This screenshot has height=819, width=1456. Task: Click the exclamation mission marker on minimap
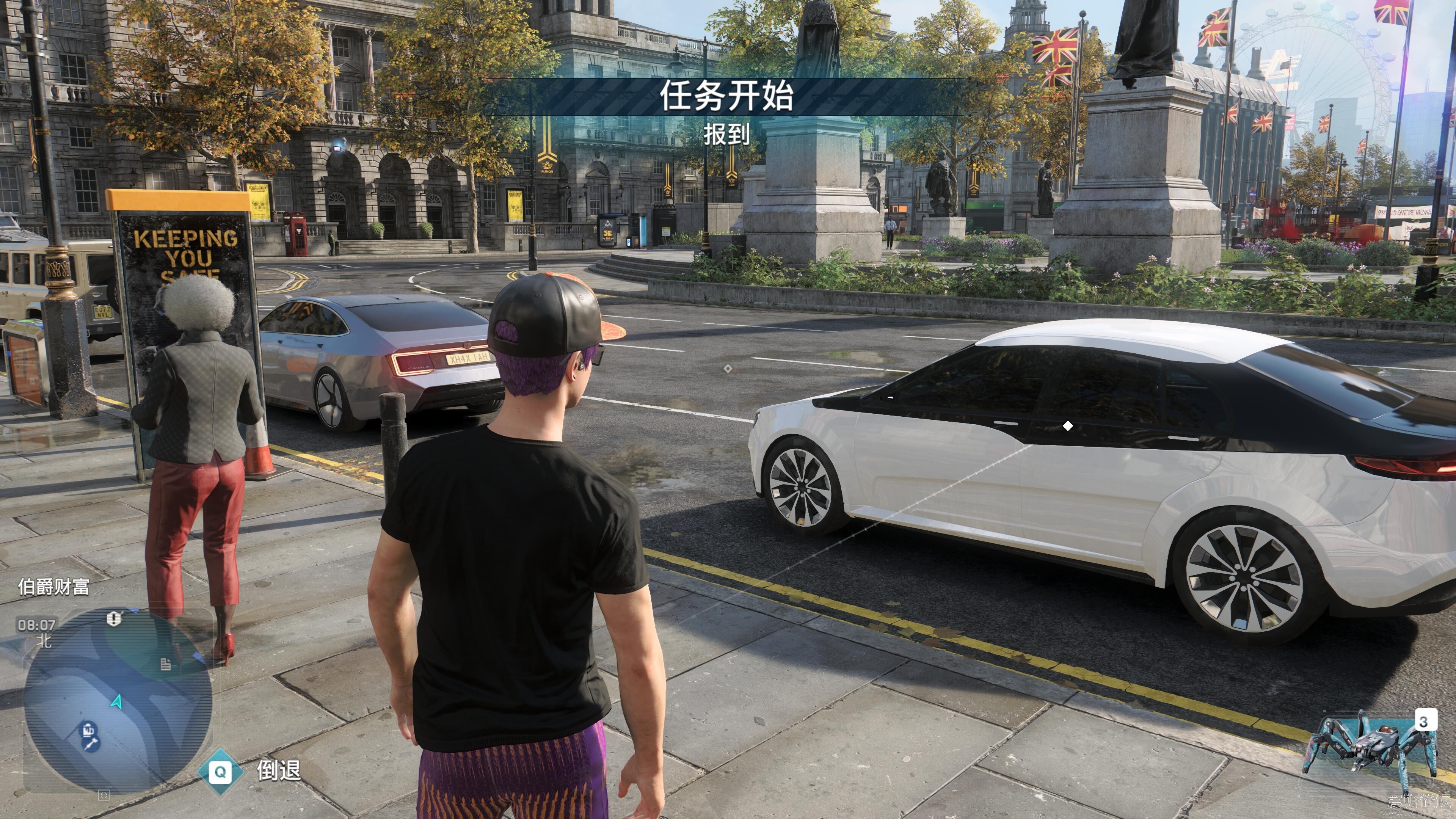point(114,618)
